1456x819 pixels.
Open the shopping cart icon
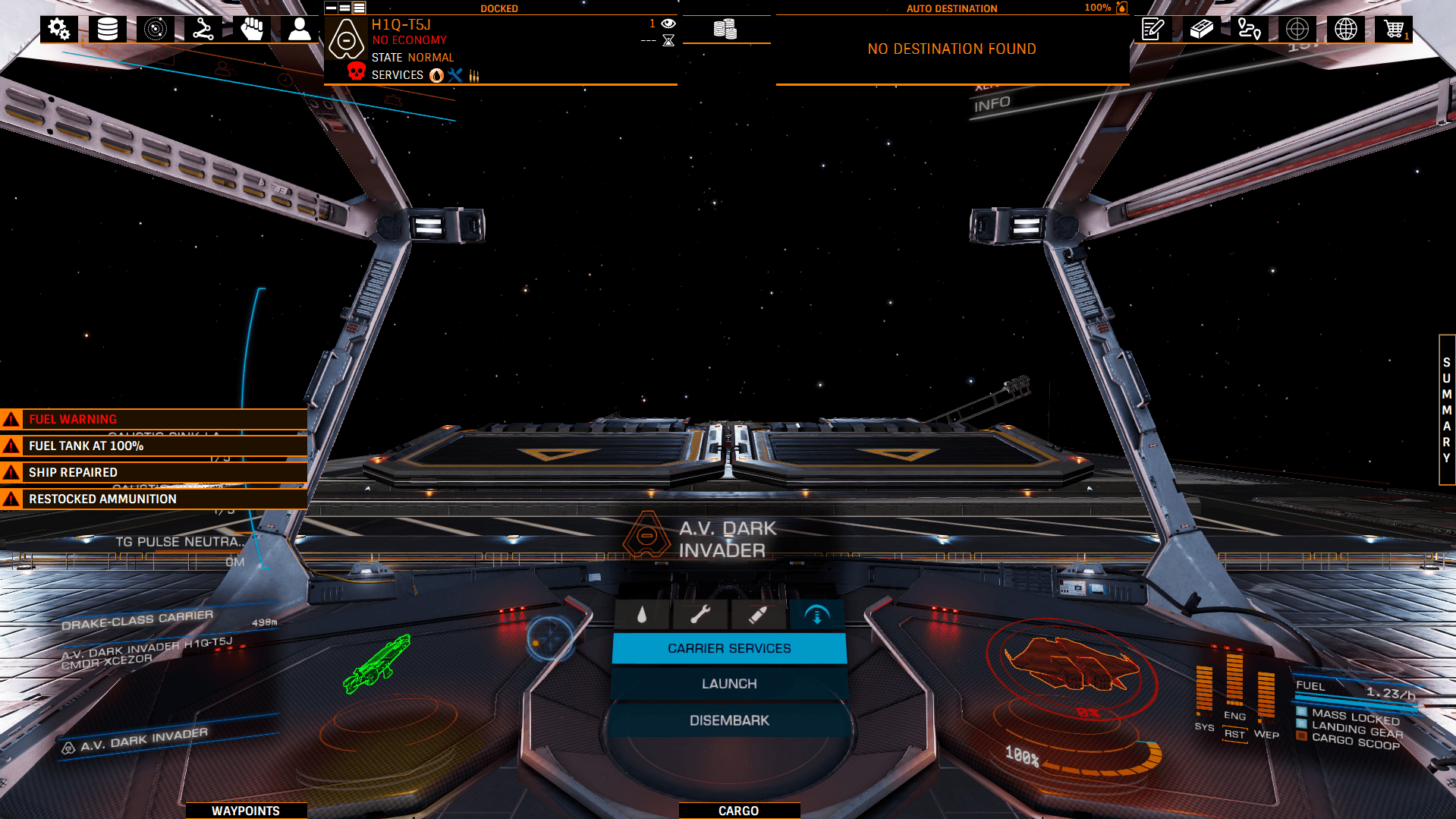pos(1394,30)
